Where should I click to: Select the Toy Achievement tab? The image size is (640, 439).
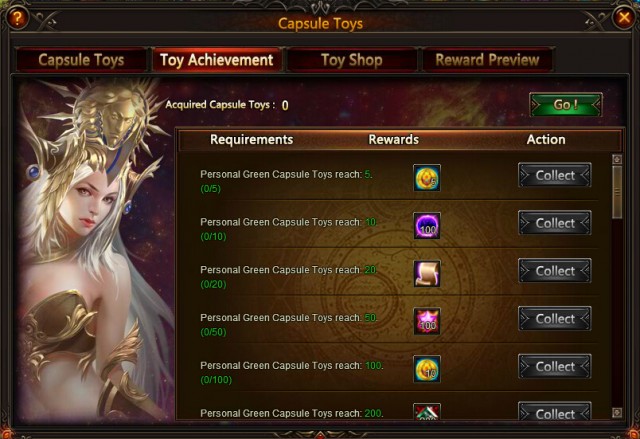click(x=216, y=60)
